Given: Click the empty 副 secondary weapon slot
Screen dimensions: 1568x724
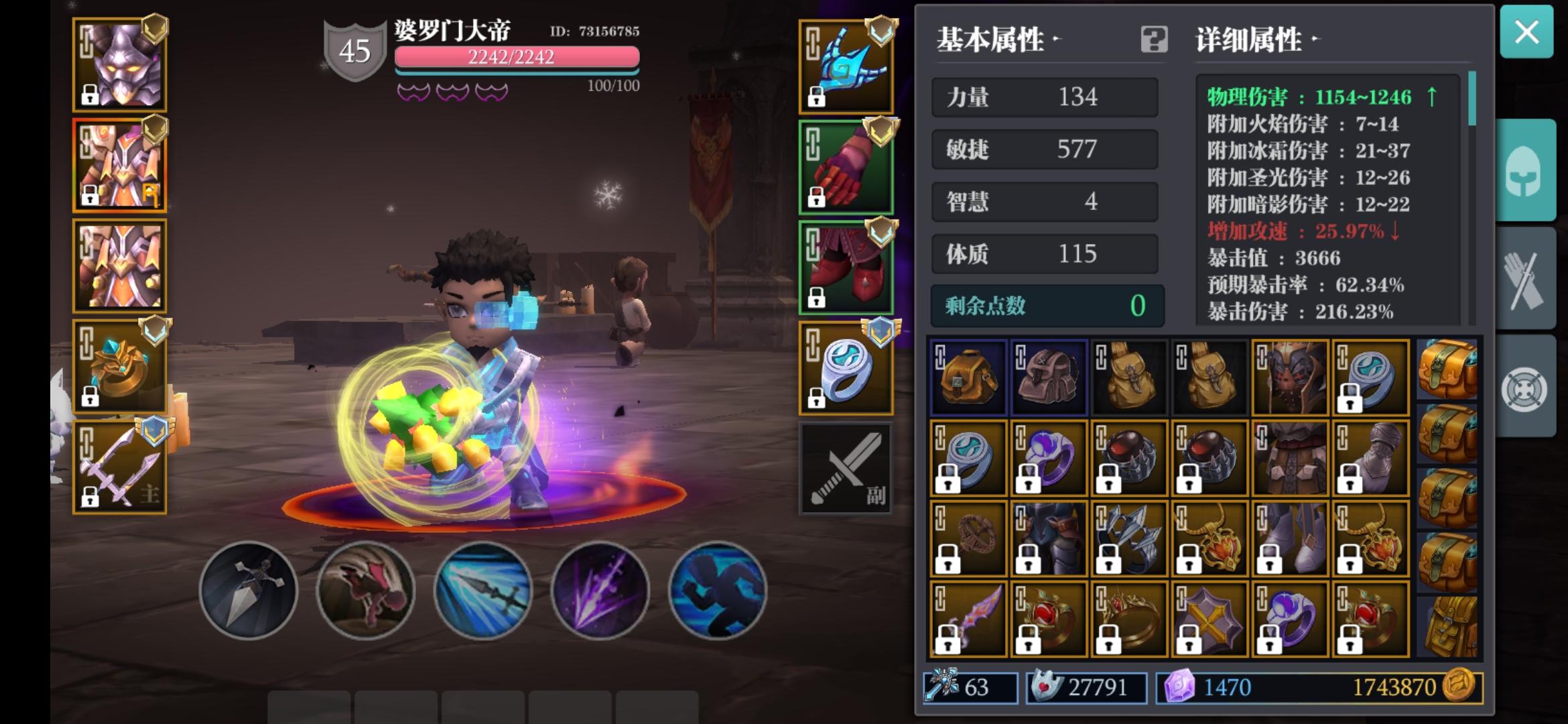Looking at the screenshot, I should pos(846,467).
